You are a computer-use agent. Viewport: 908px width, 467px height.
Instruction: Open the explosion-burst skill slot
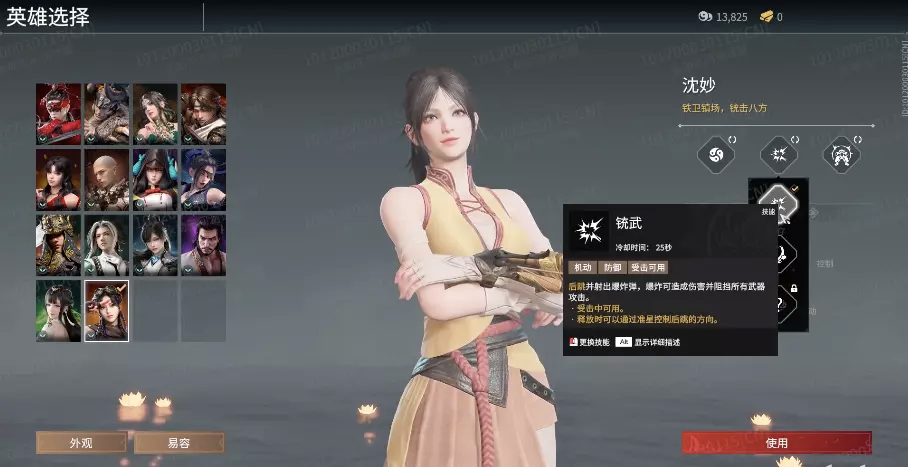tap(778, 155)
